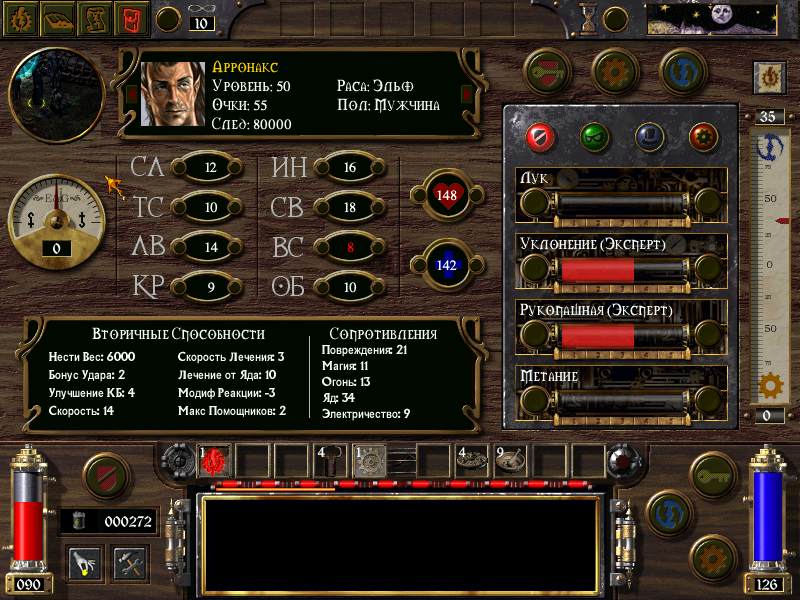Image resolution: width=800 pixels, height=600 pixels.
Task: Increase the Рукопашная skill
Action: (708, 335)
